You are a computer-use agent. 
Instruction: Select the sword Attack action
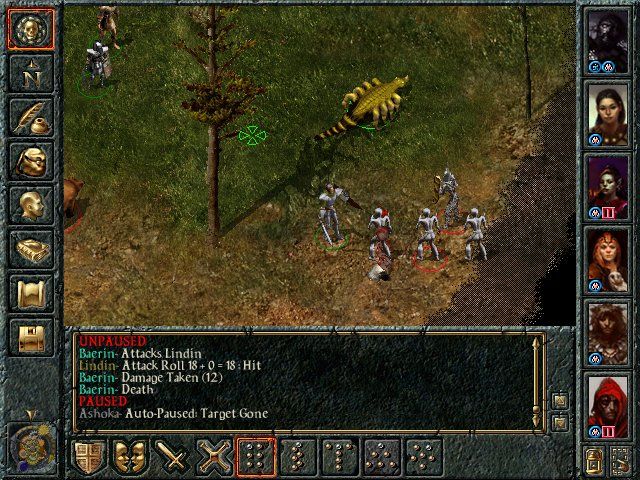173,457
